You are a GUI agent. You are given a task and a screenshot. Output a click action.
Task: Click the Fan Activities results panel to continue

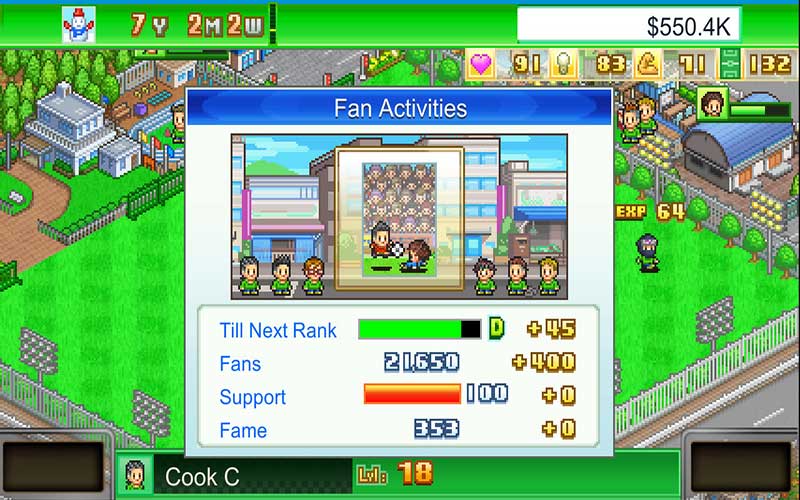pos(399,270)
